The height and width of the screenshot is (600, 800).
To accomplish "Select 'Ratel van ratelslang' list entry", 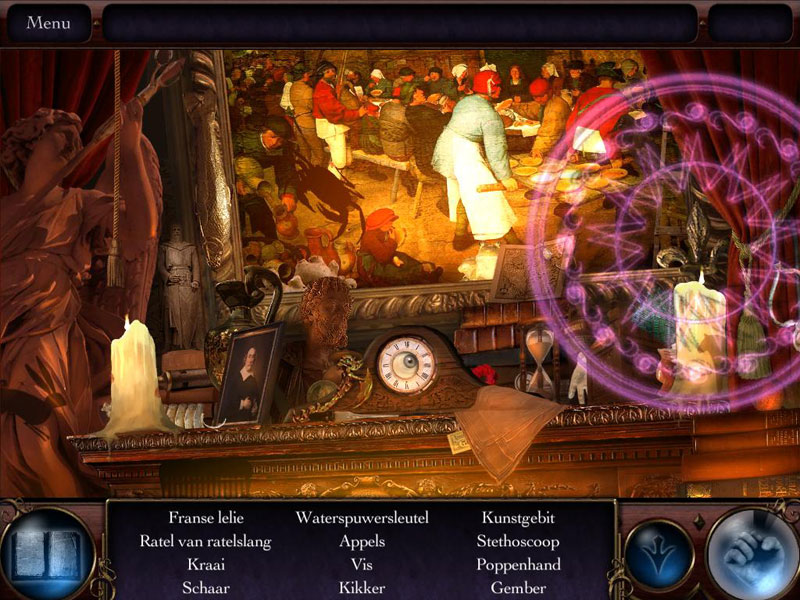I will point(206,541).
